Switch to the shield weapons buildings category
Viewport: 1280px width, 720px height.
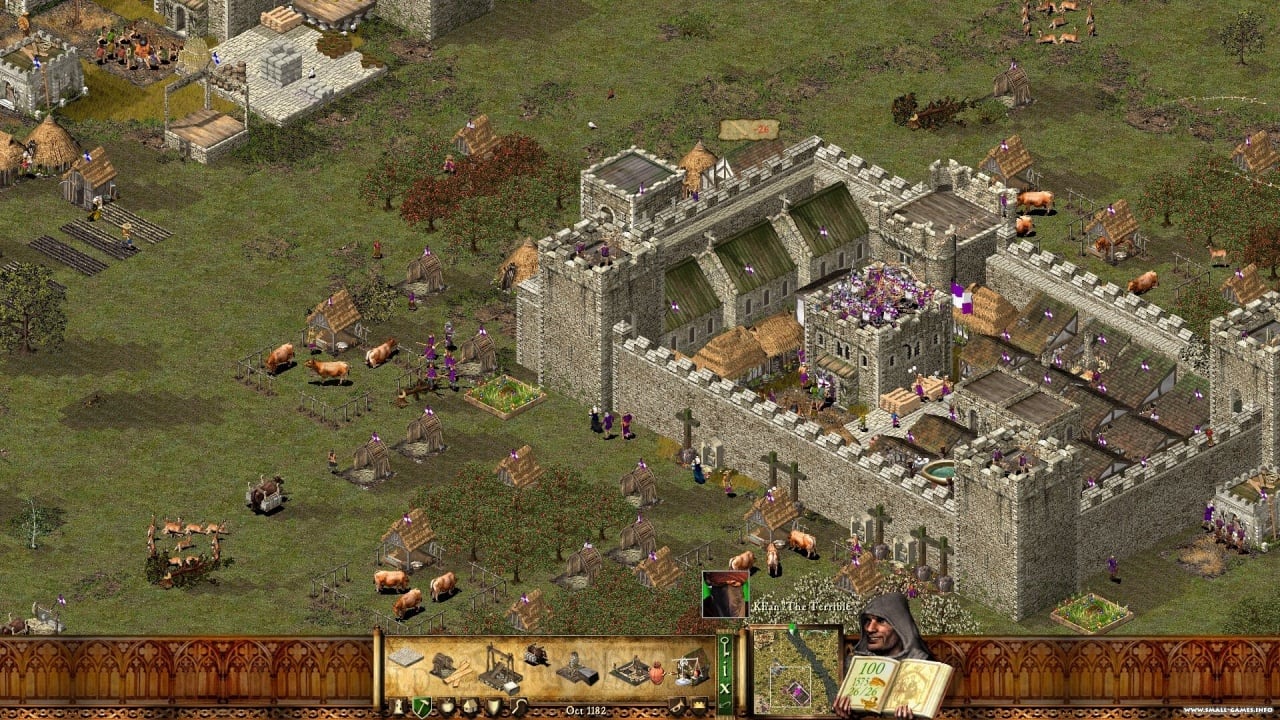click(x=492, y=706)
